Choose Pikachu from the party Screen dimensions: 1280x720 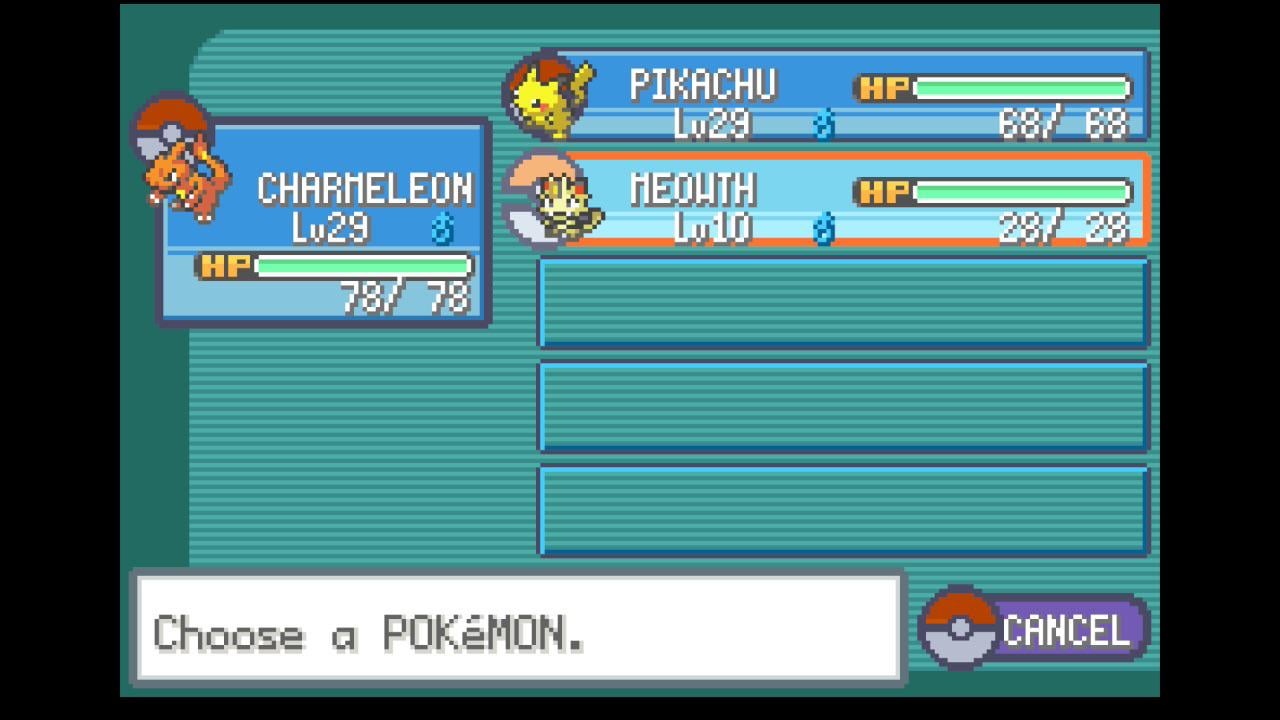coord(840,96)
